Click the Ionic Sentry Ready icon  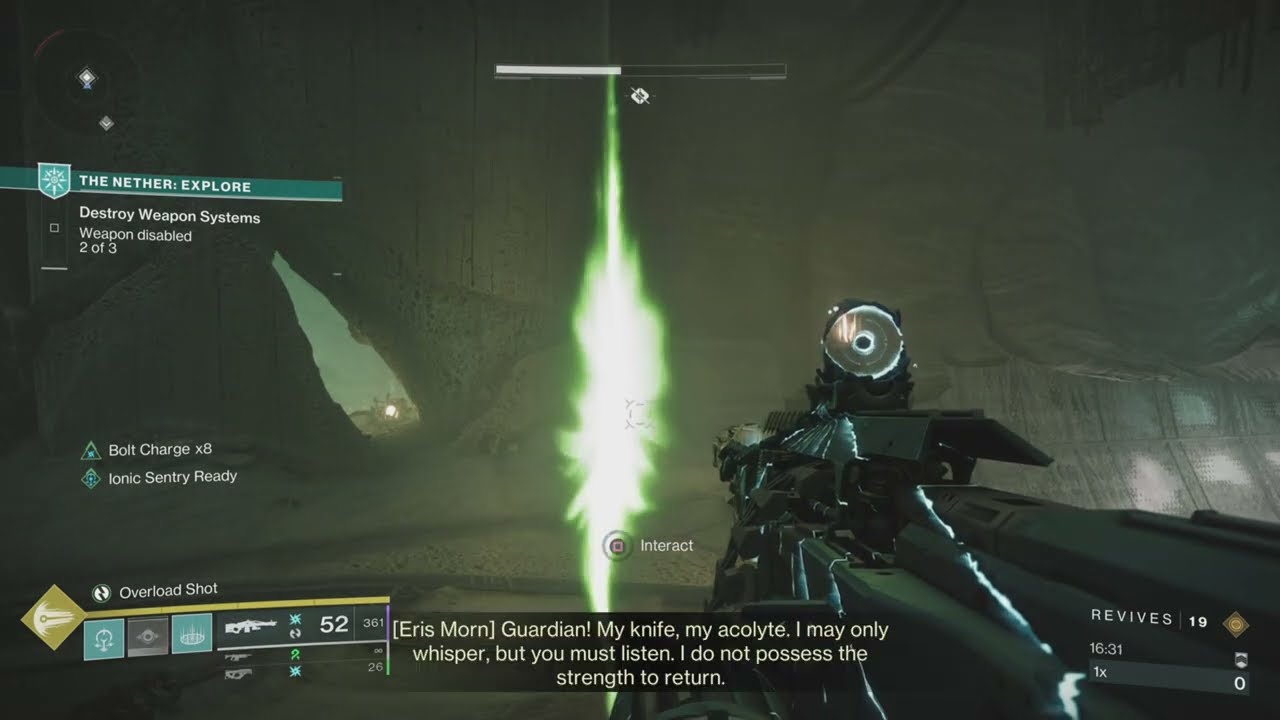[91, 478]
